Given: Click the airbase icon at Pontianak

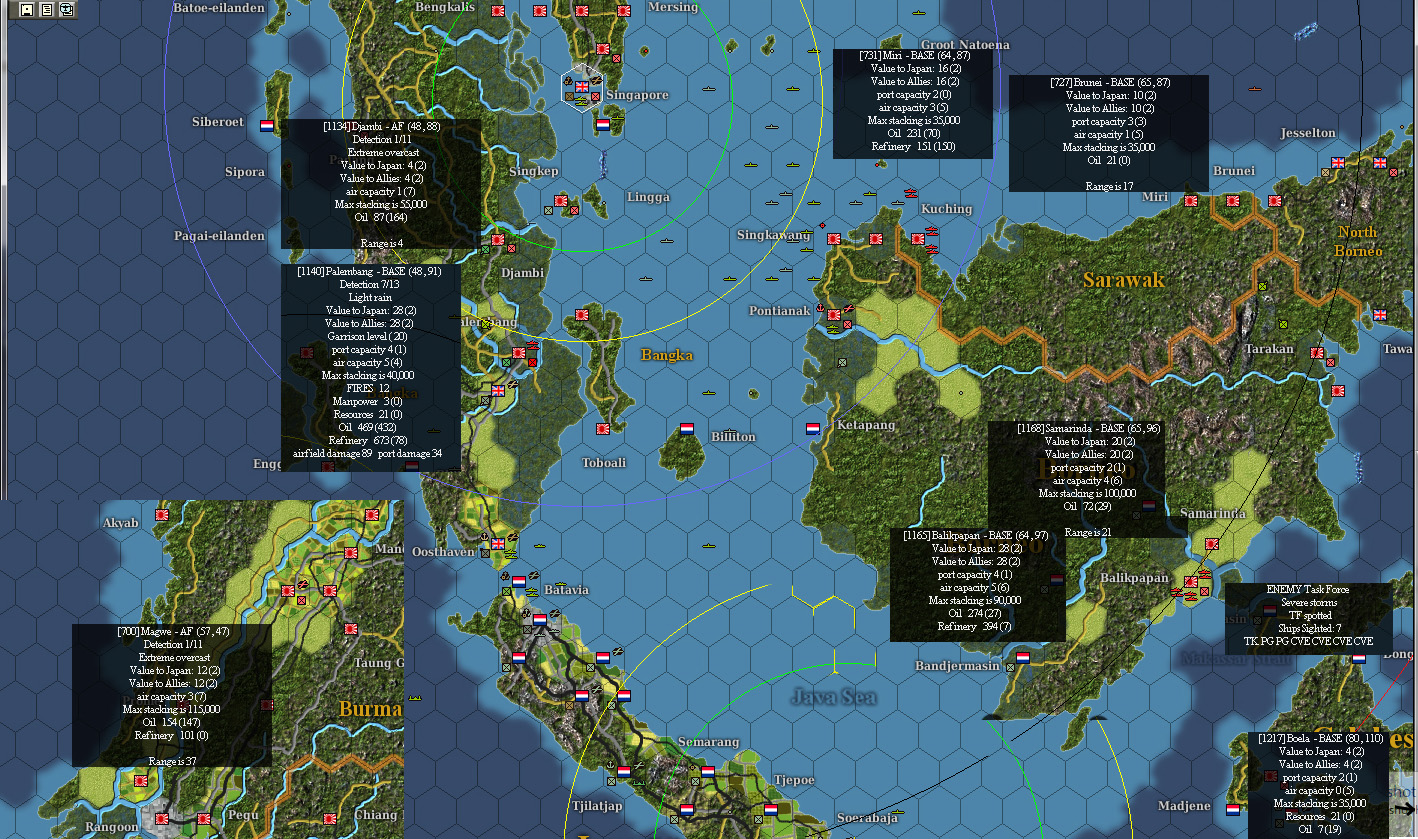Looking at the screenshot, I should point(847,308).
